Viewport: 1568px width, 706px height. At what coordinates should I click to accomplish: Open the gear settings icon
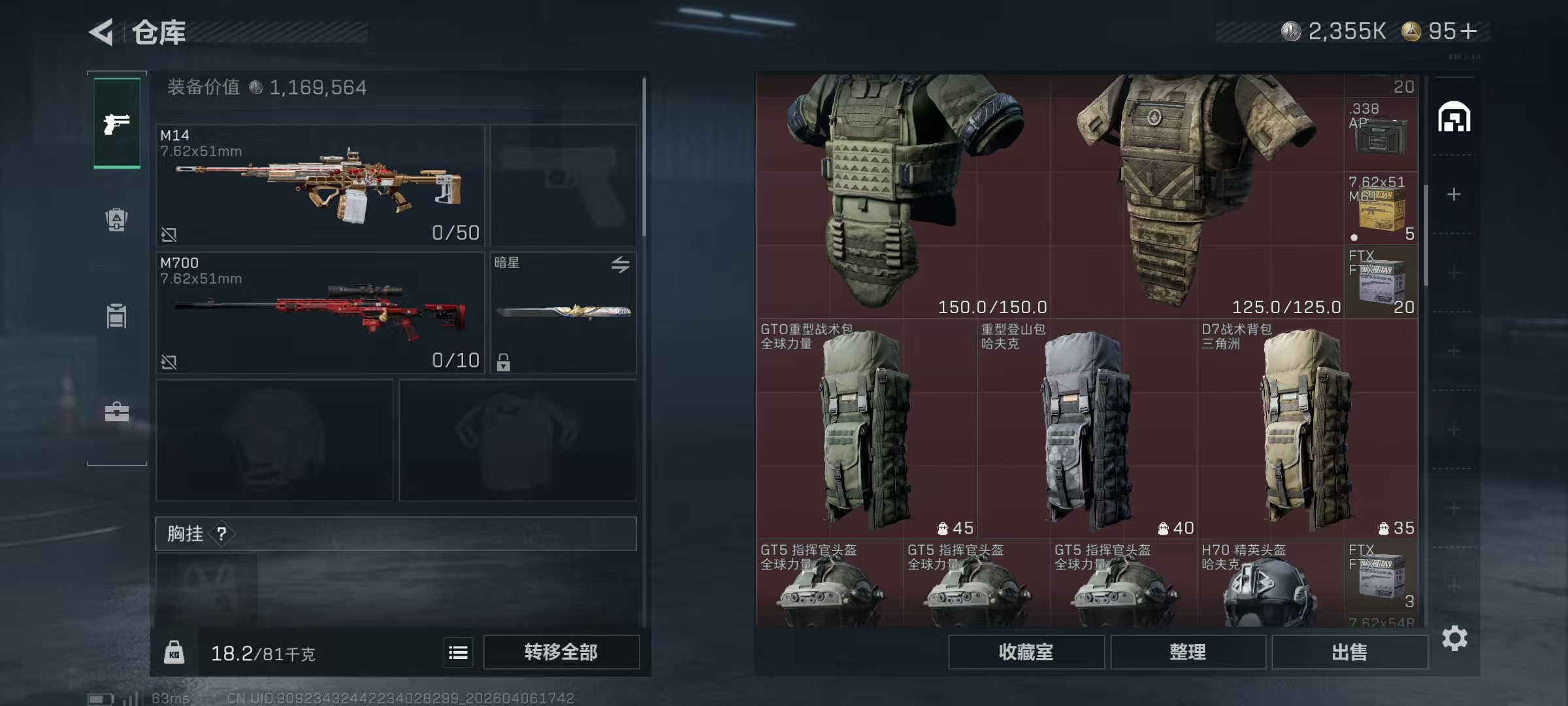(x=1454, y=638)
